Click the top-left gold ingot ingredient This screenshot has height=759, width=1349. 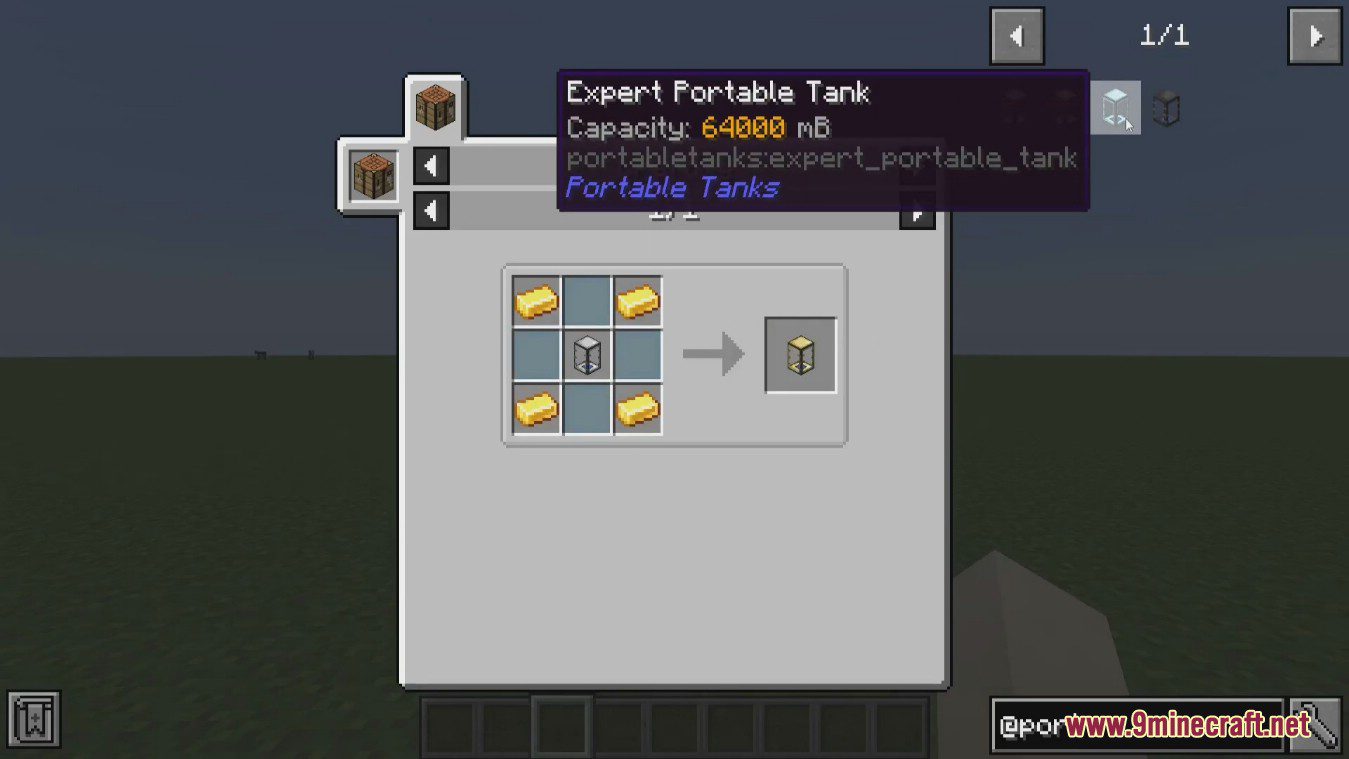pos(535,300)
